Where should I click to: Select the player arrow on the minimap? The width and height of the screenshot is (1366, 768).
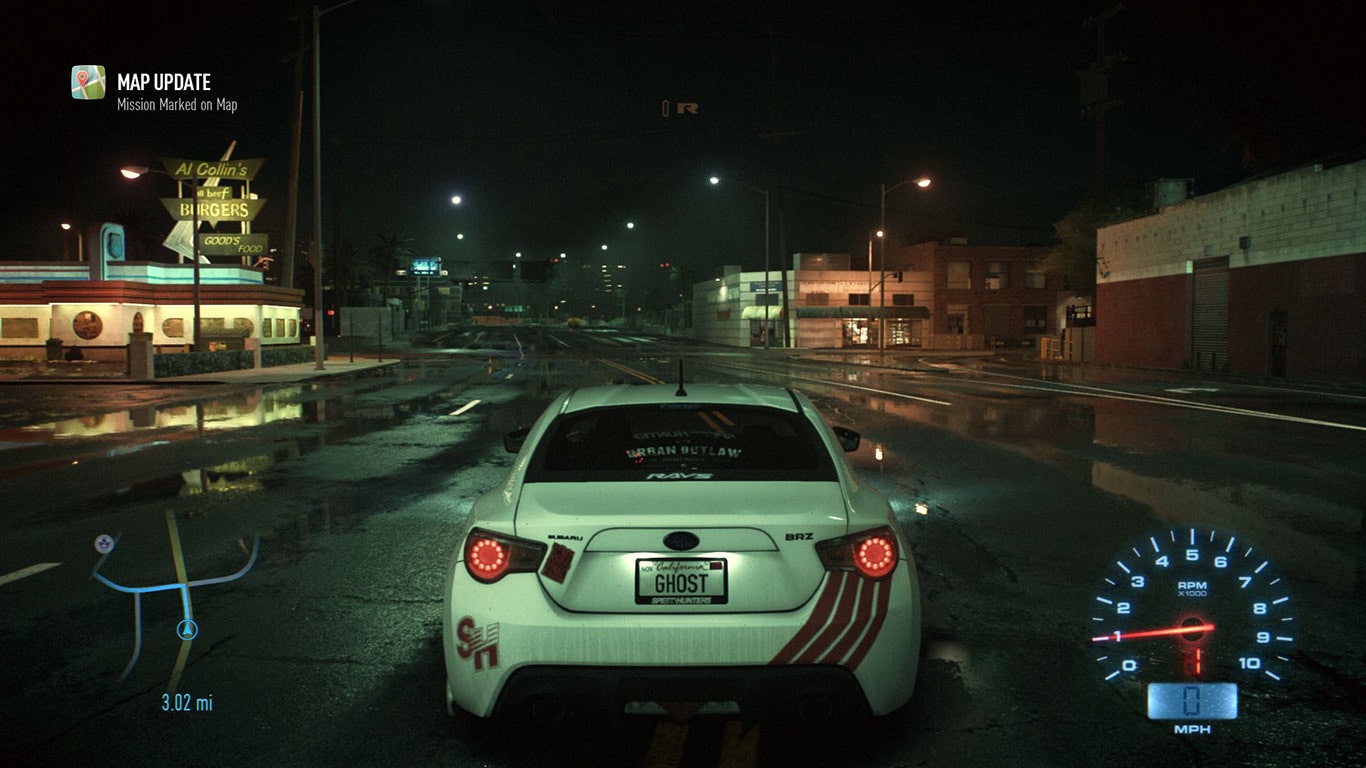(186, 630)
